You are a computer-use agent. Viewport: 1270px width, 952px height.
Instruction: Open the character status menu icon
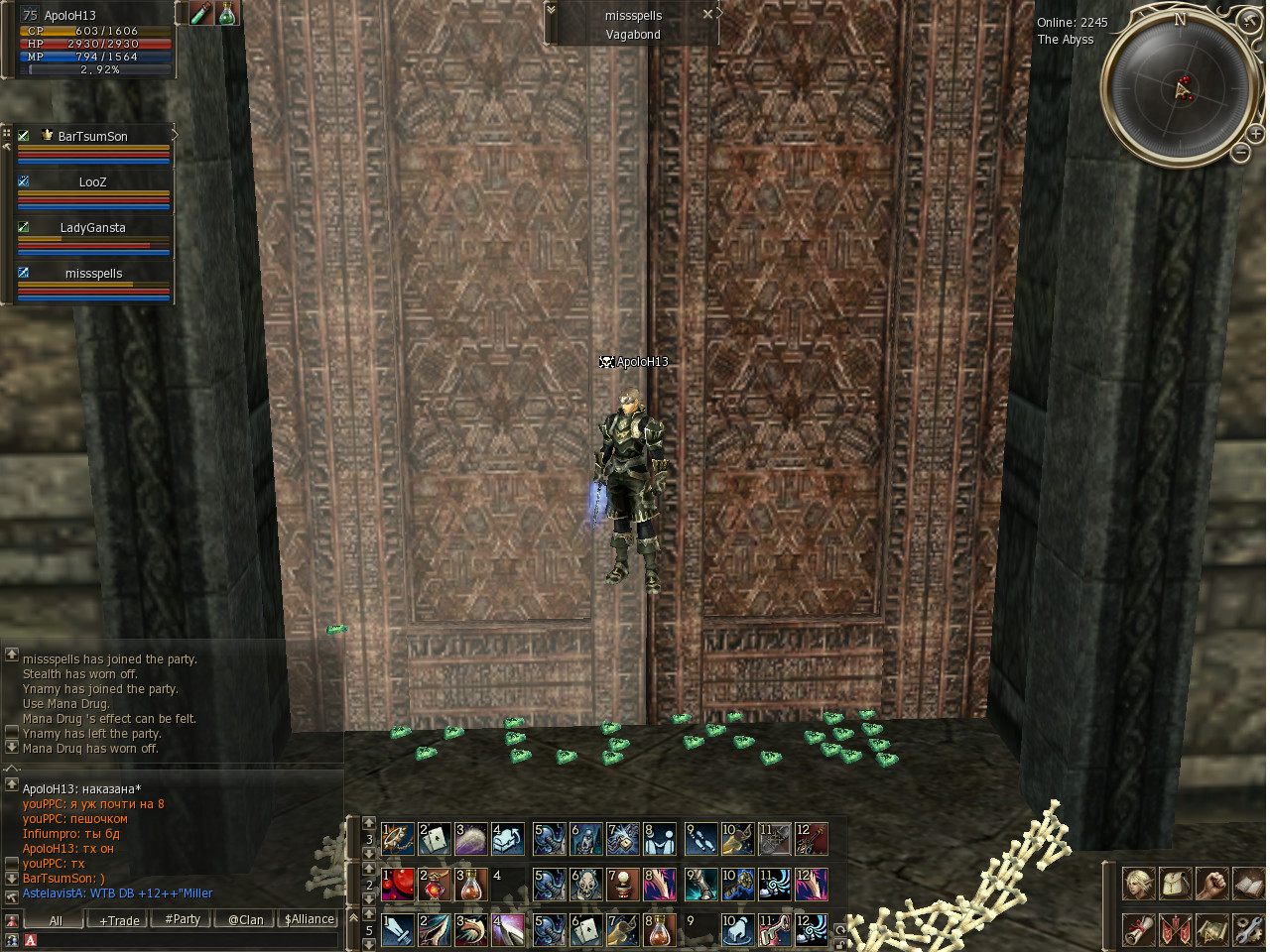point(1138,883)
